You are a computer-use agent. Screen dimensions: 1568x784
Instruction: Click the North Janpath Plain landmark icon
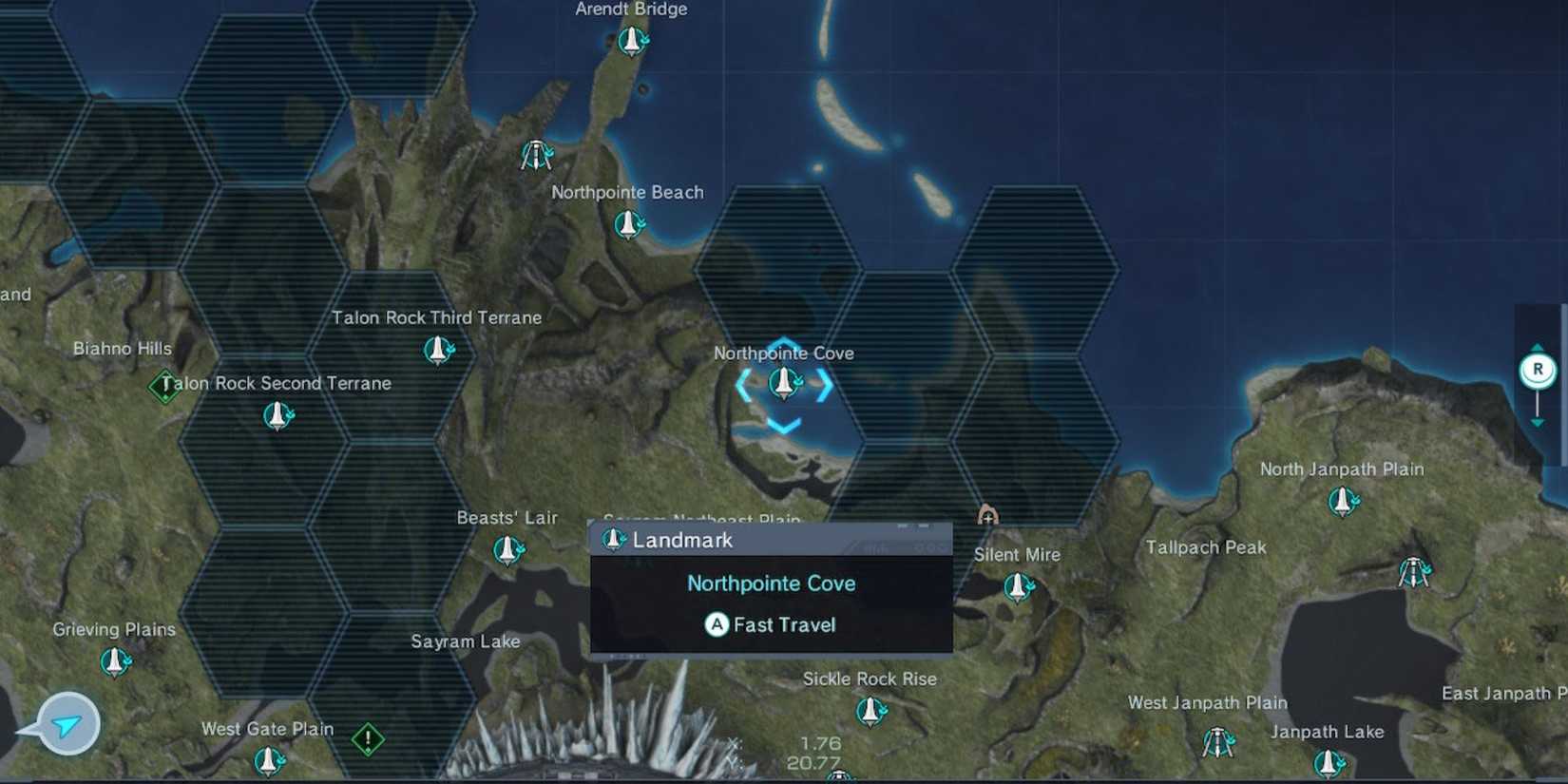[1342, 502]
